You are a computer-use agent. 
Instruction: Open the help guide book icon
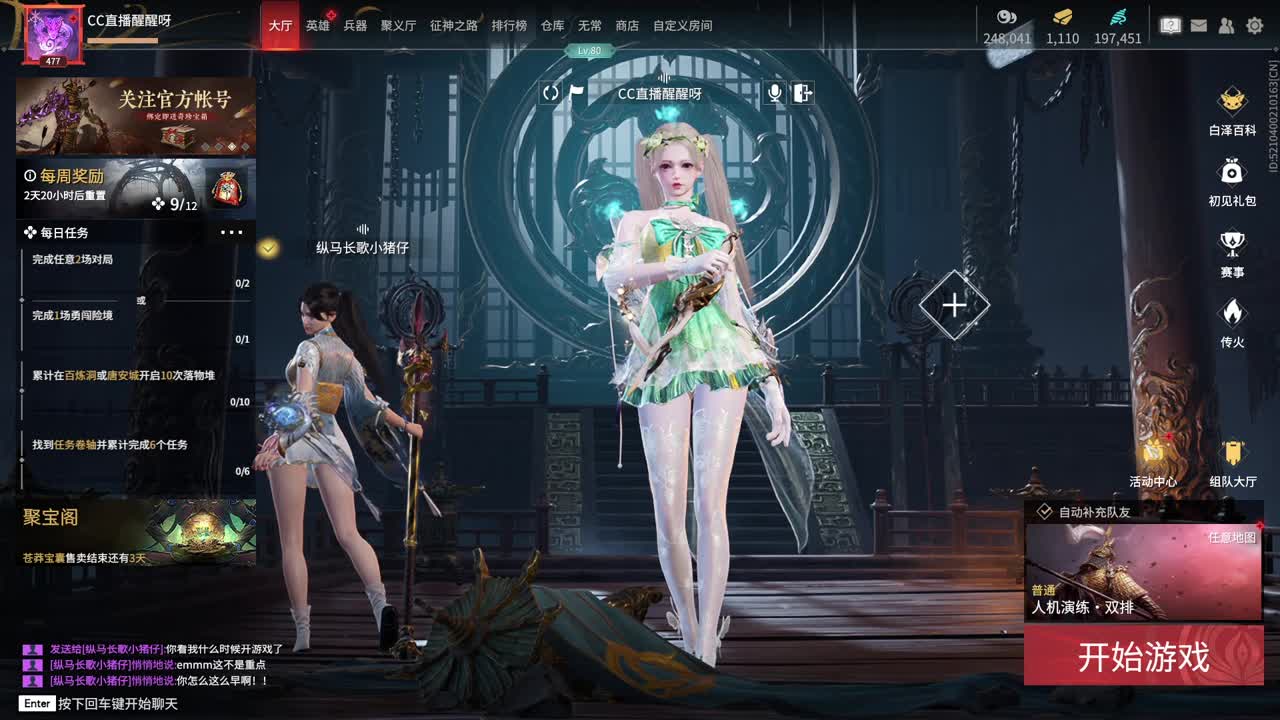(x=1169, y=25)
